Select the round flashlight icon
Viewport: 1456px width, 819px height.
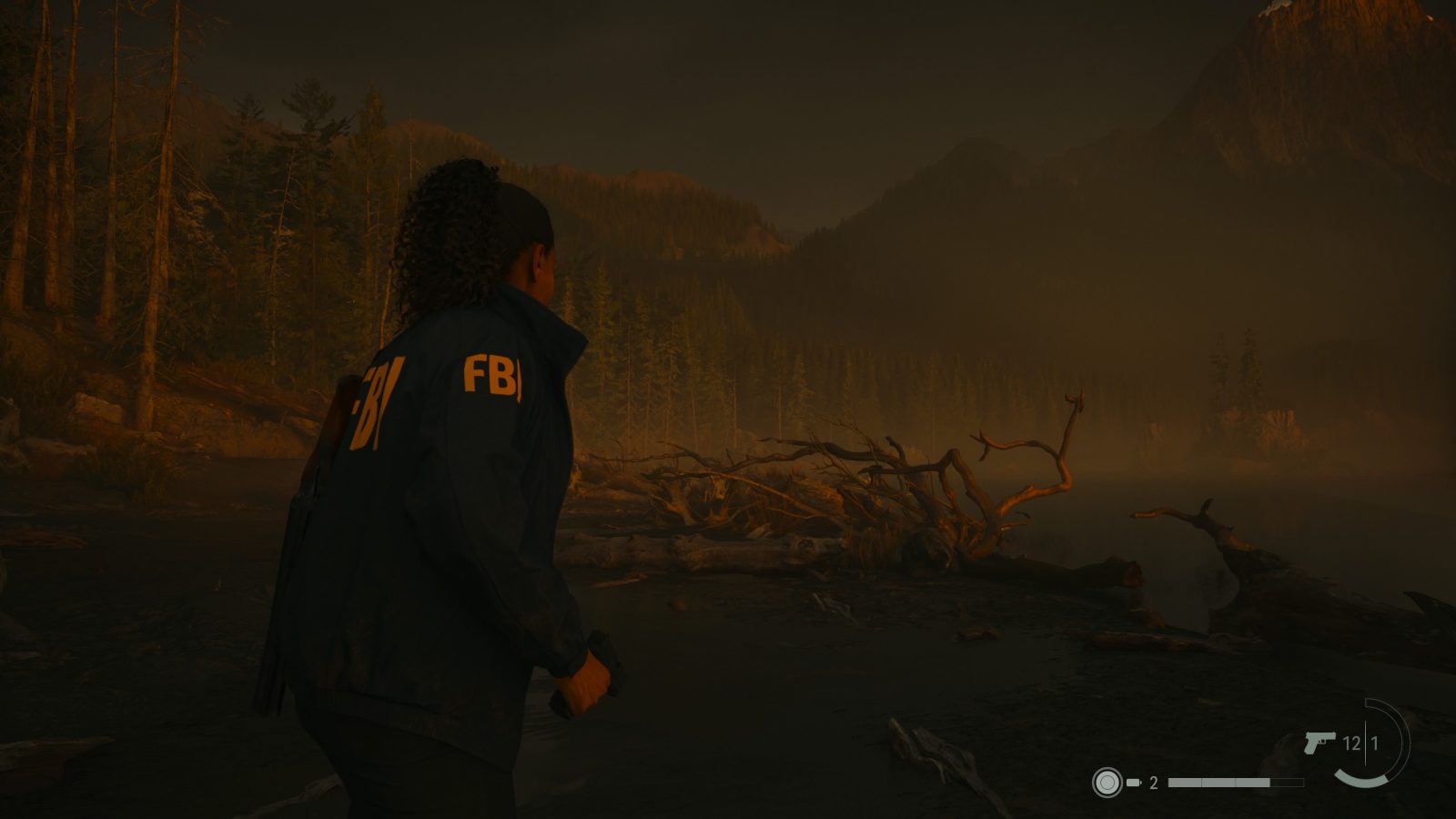click(1107, 783)
